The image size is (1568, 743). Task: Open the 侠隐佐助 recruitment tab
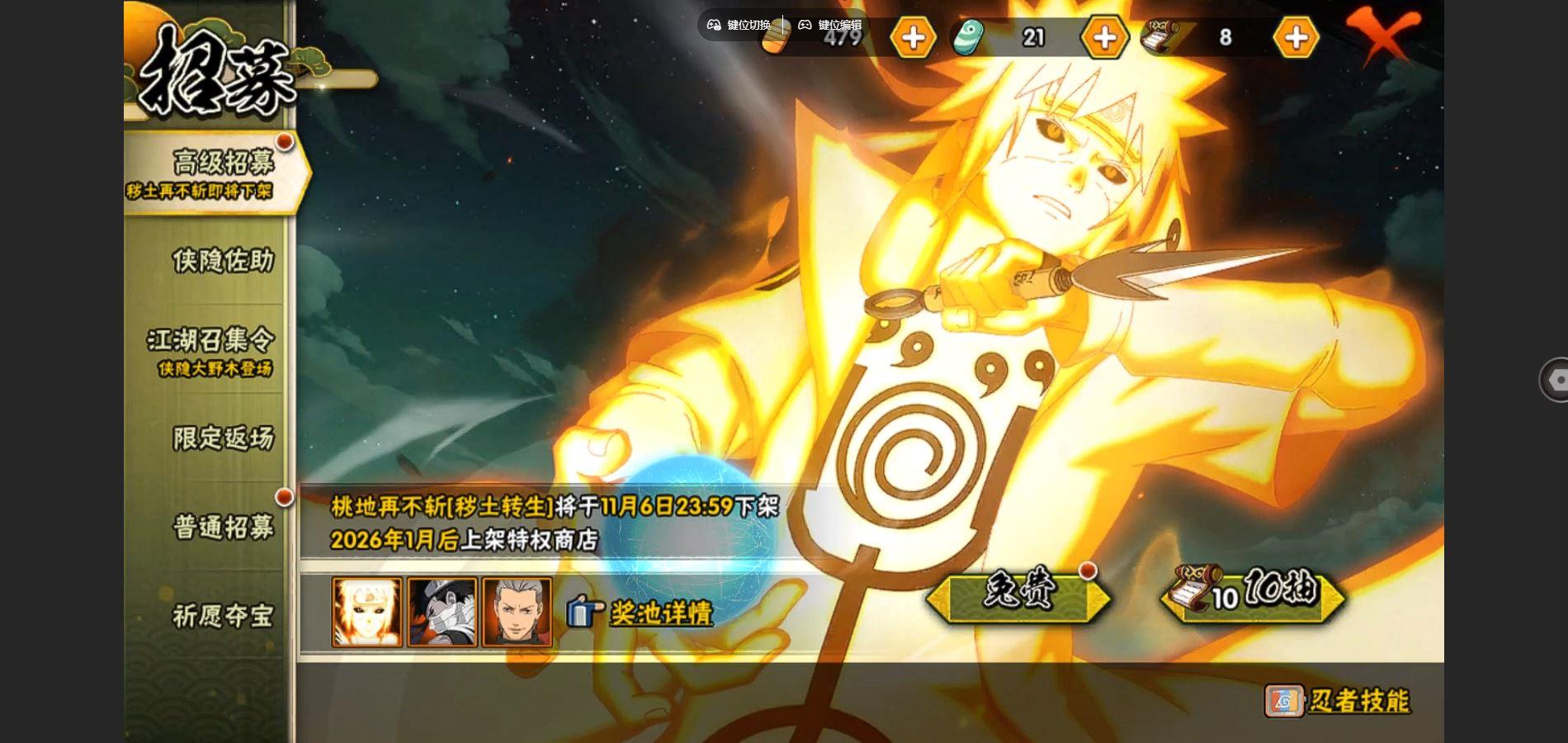click(x=222, y=261)
